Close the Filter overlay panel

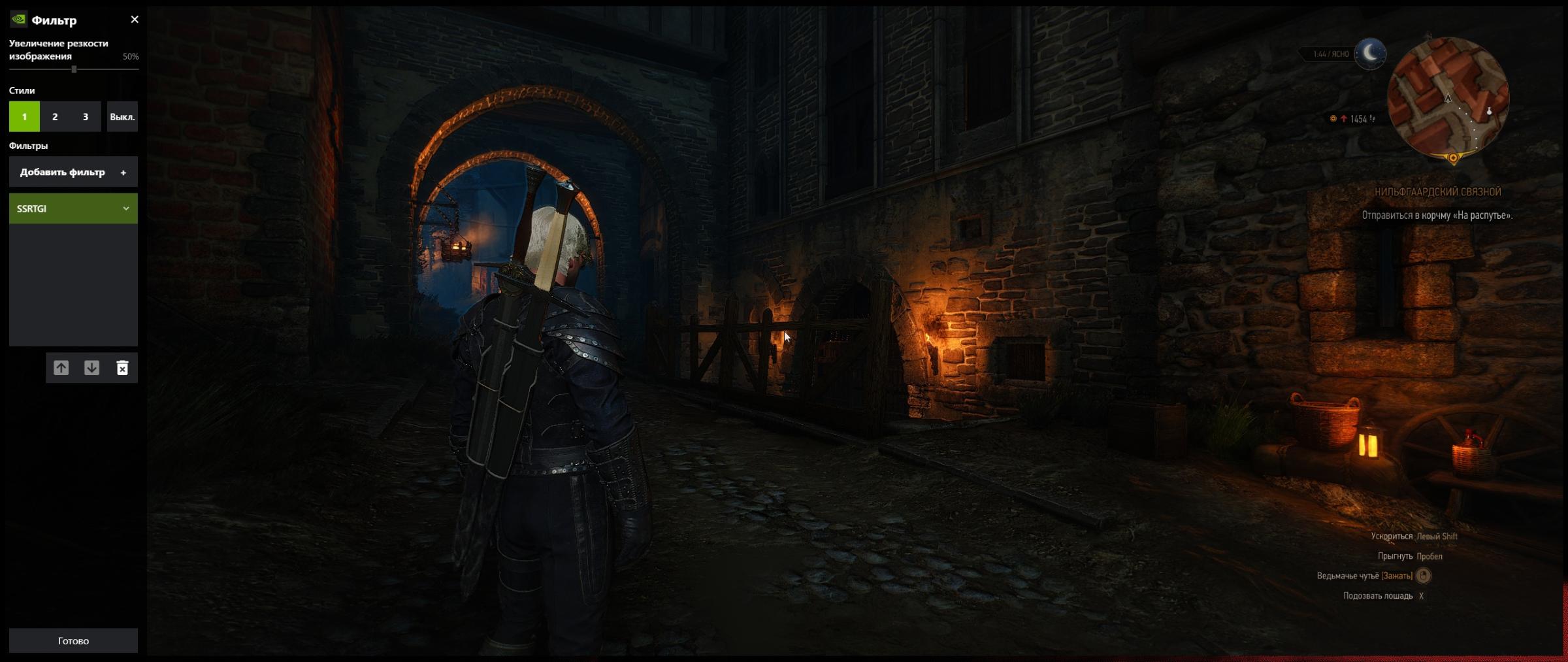135,20
